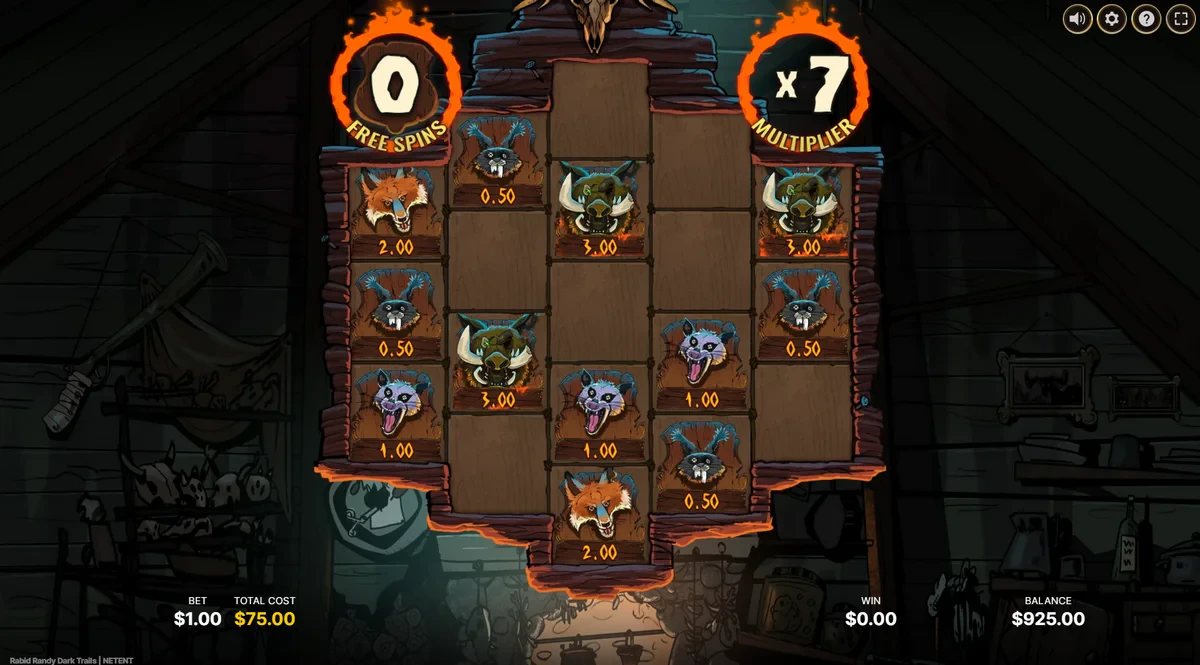Enter fullscreen mode
This screenshot has width=1200, height=665.
[x=1179, y=19]
